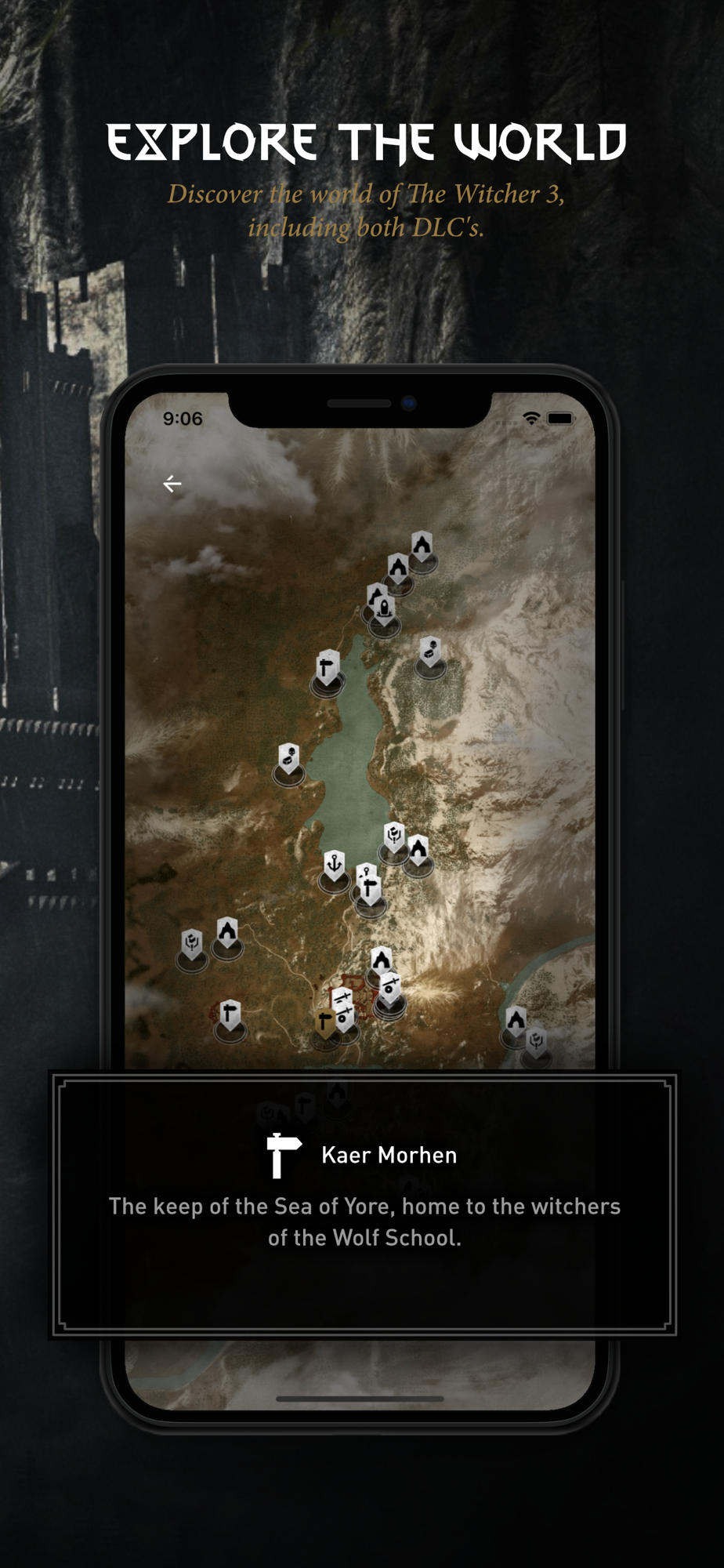This screenshot has width=724, height=1568.
Task: Tap the back arrow button
Action: coord(172,484)
